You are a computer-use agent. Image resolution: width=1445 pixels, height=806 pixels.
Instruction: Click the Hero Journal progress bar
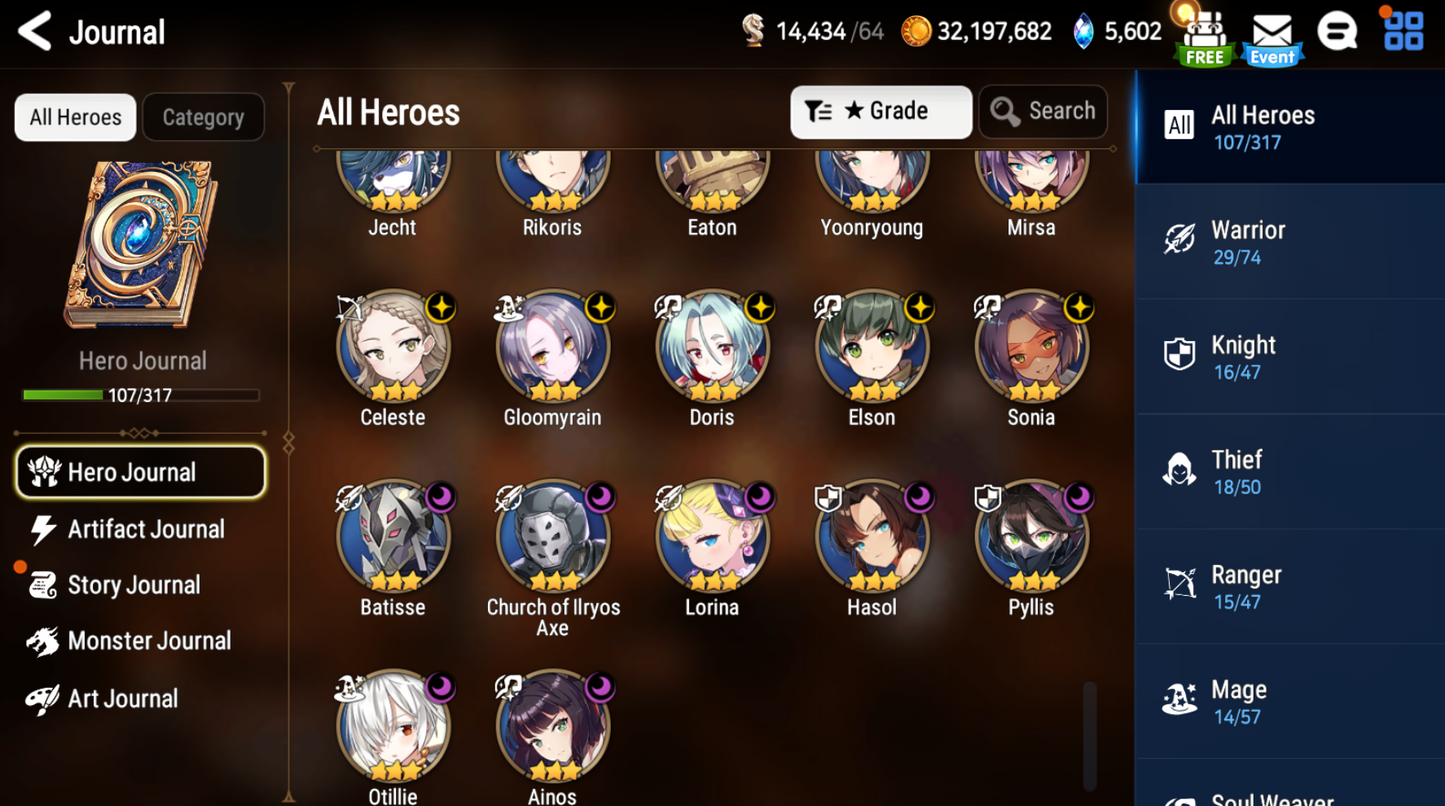coord(141,395)
